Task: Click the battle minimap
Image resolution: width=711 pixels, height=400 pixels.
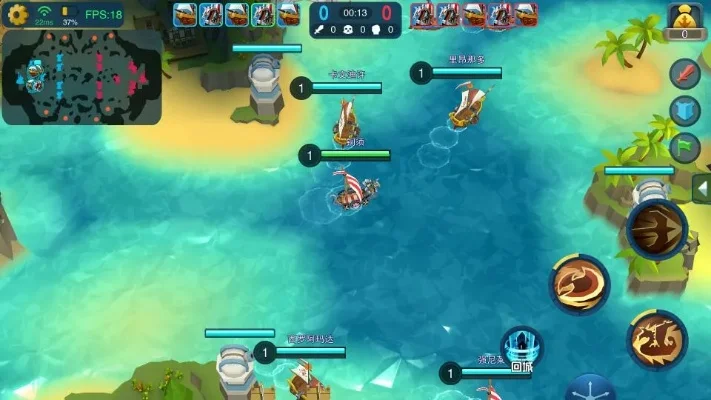Action: point(82,76)
